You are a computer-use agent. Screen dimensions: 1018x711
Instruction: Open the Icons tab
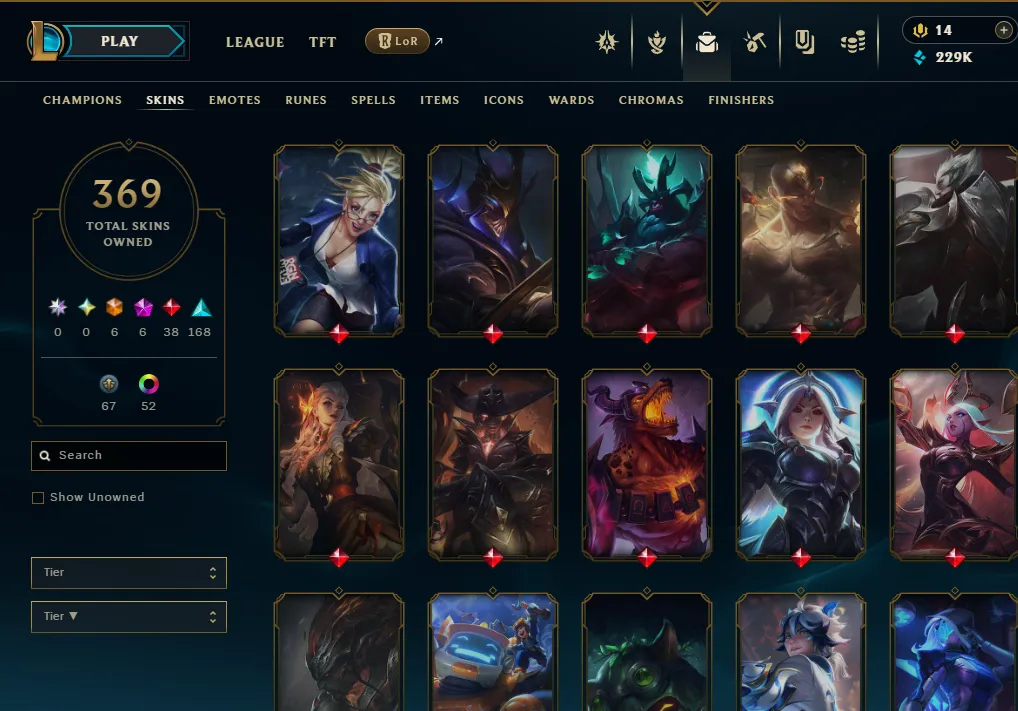(x=504, y=100)
